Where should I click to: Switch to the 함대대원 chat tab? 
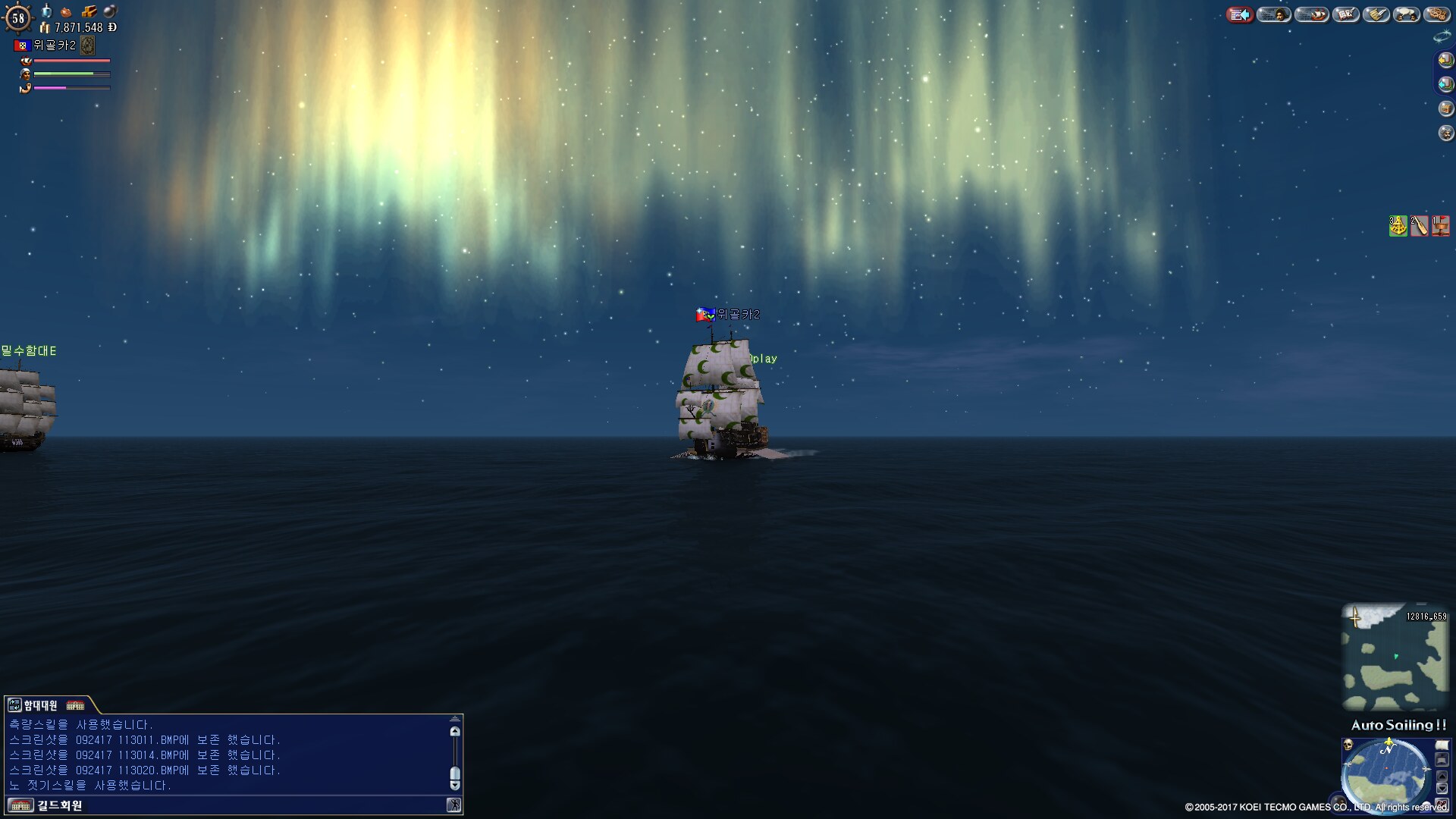40,705
